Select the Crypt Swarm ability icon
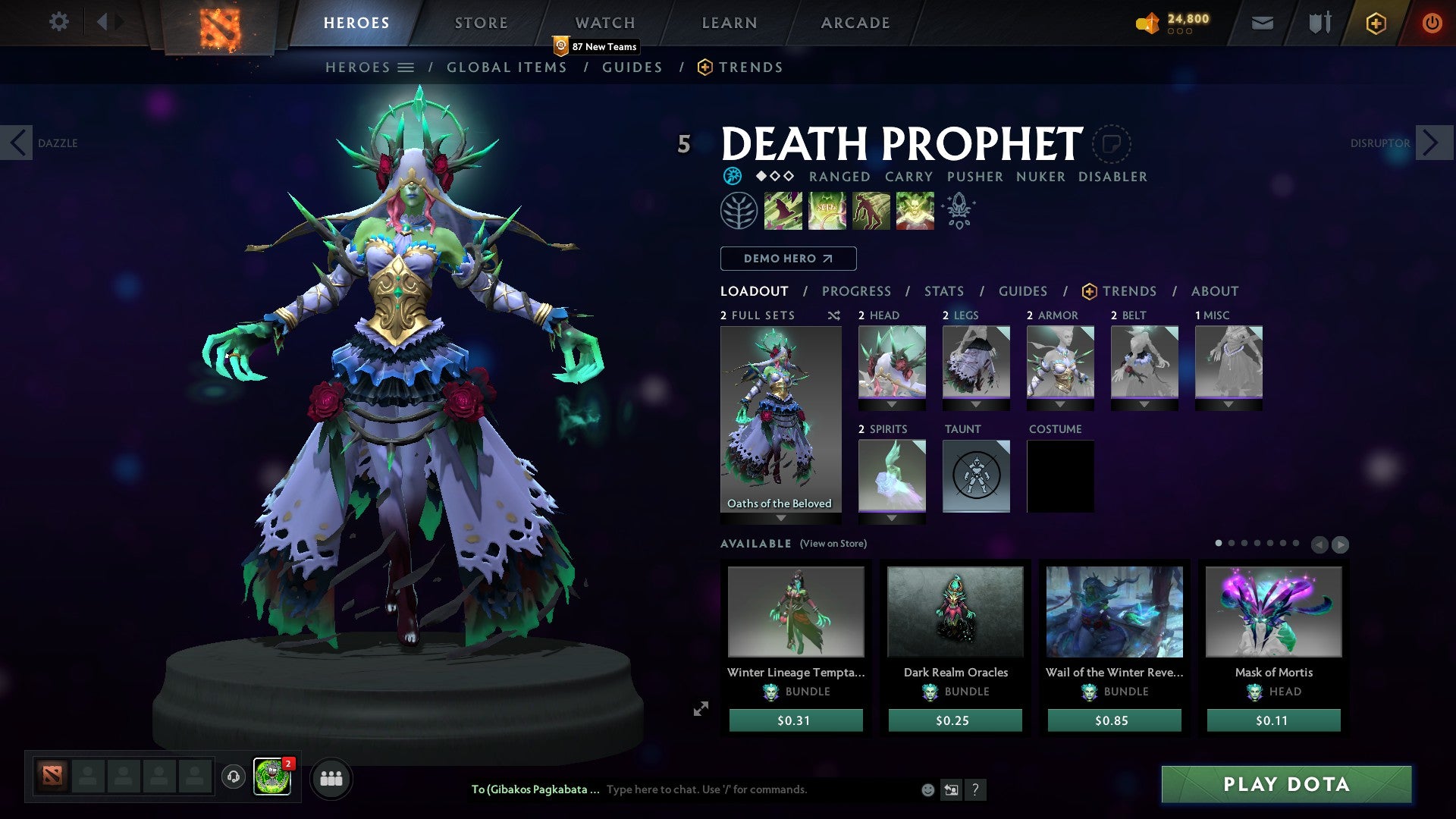 click(783, 211)
